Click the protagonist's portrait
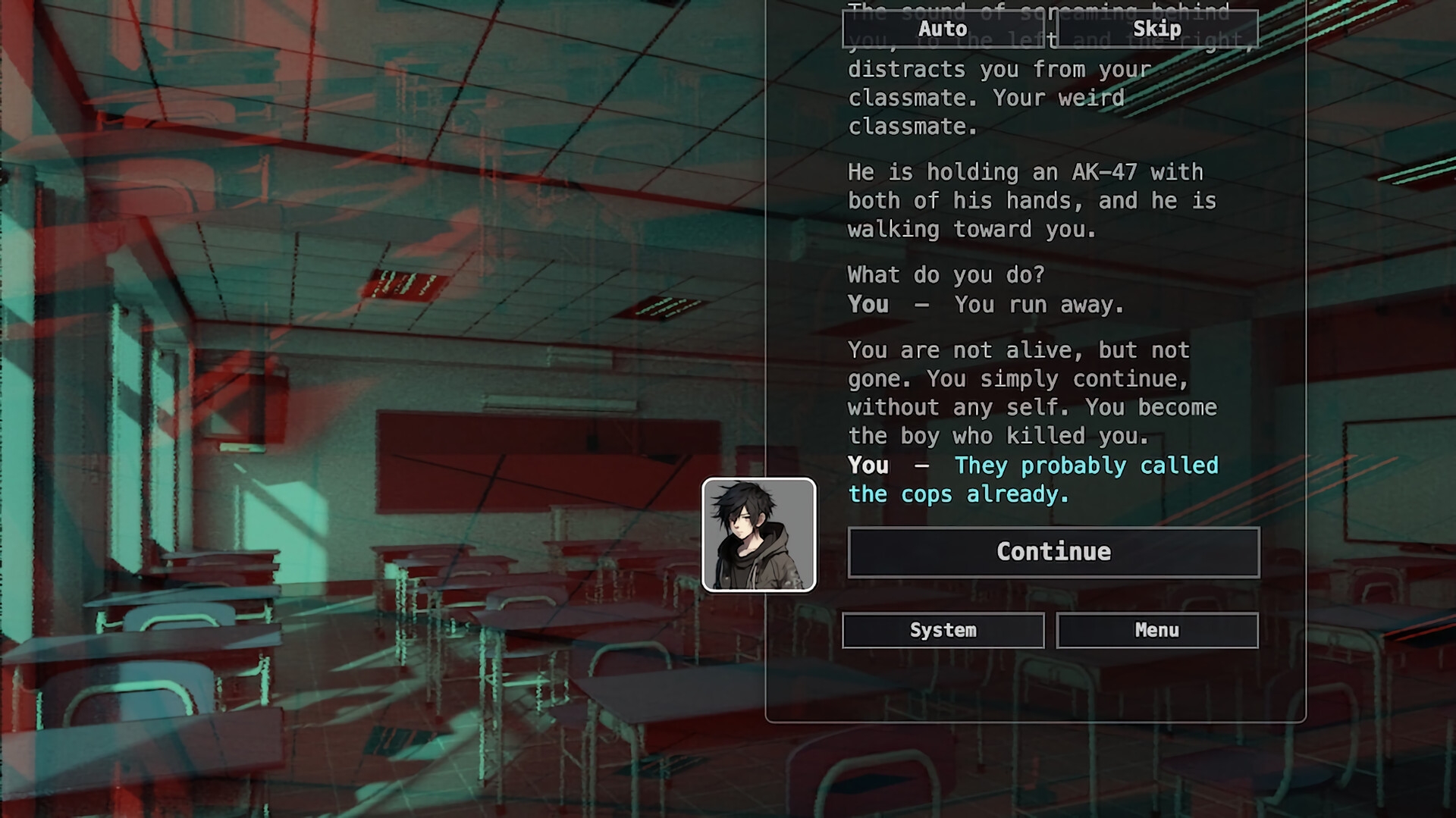1456x818 pixels. 758,534
